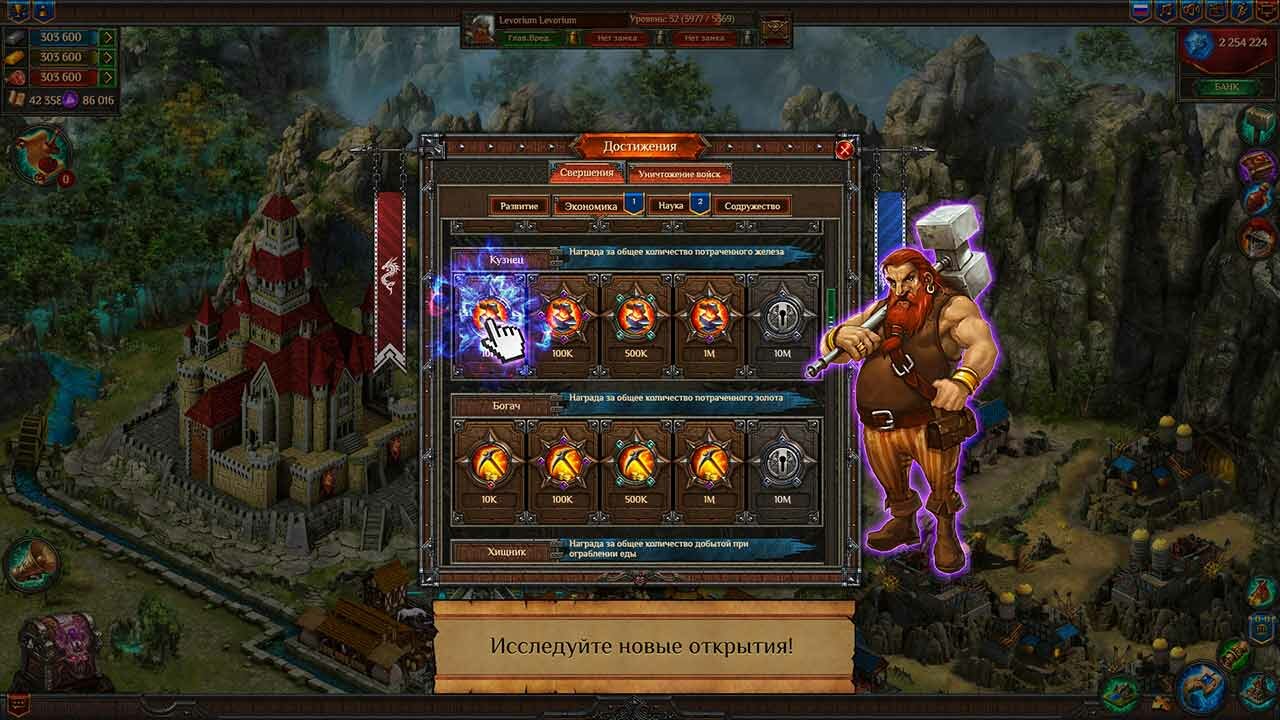Select the Развитие category

pos(520,206)
